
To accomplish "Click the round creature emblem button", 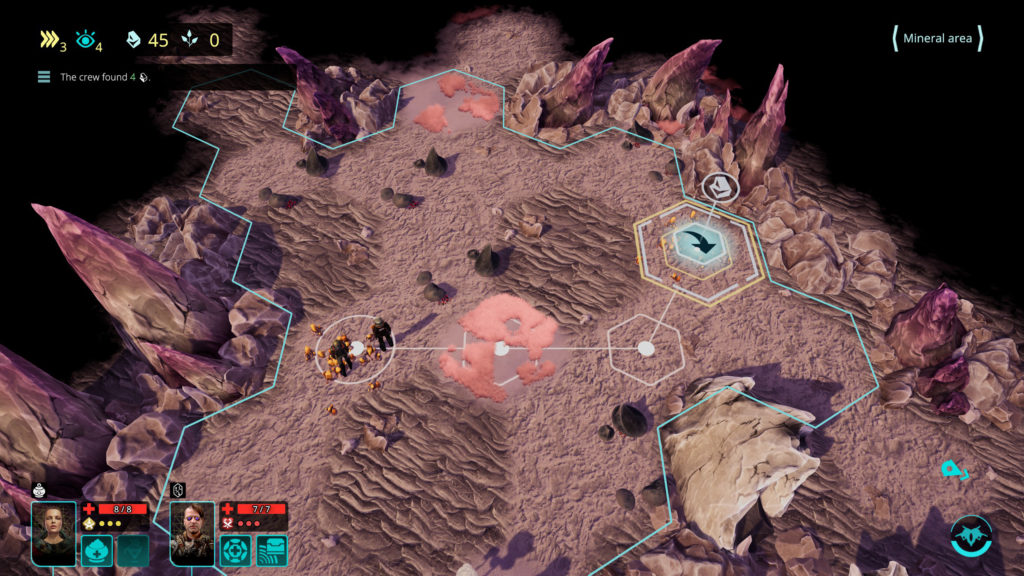I will 970,535.
